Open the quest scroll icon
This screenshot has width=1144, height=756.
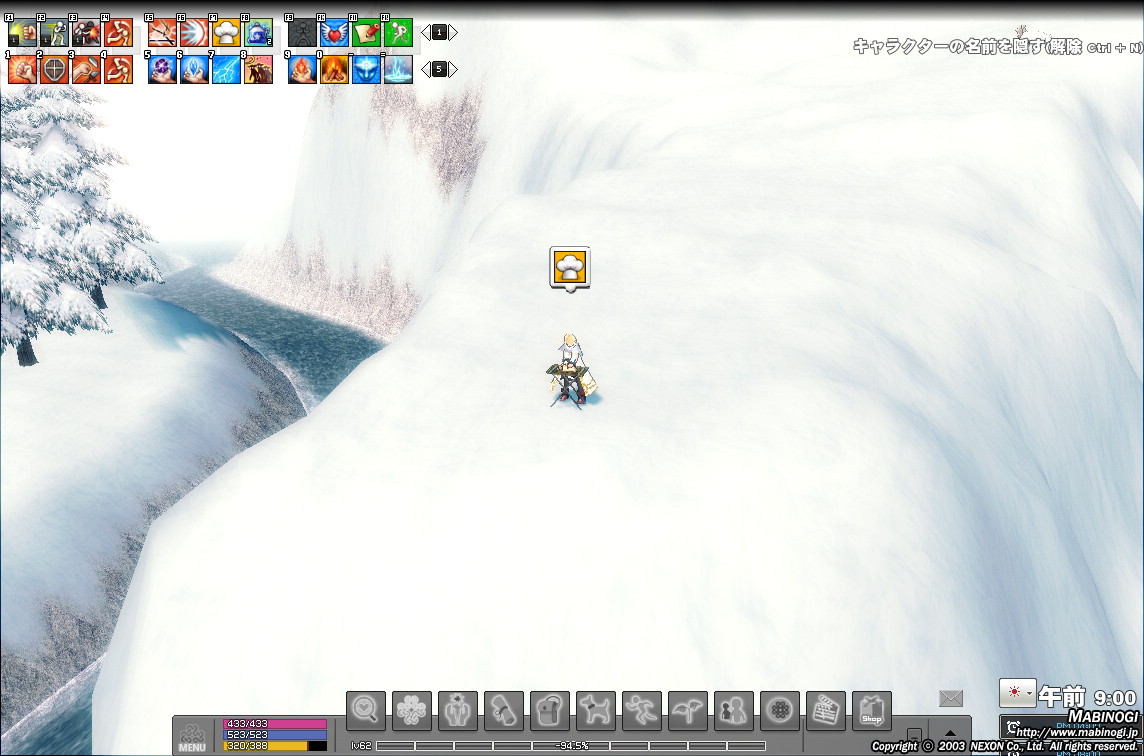(x=503, y=711)
